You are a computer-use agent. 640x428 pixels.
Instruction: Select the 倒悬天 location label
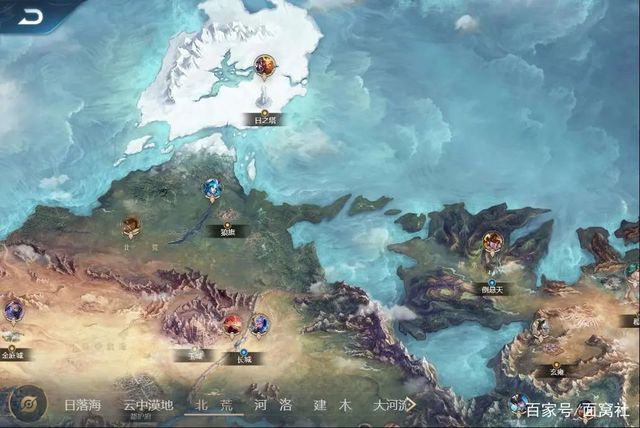pos(492,289)
